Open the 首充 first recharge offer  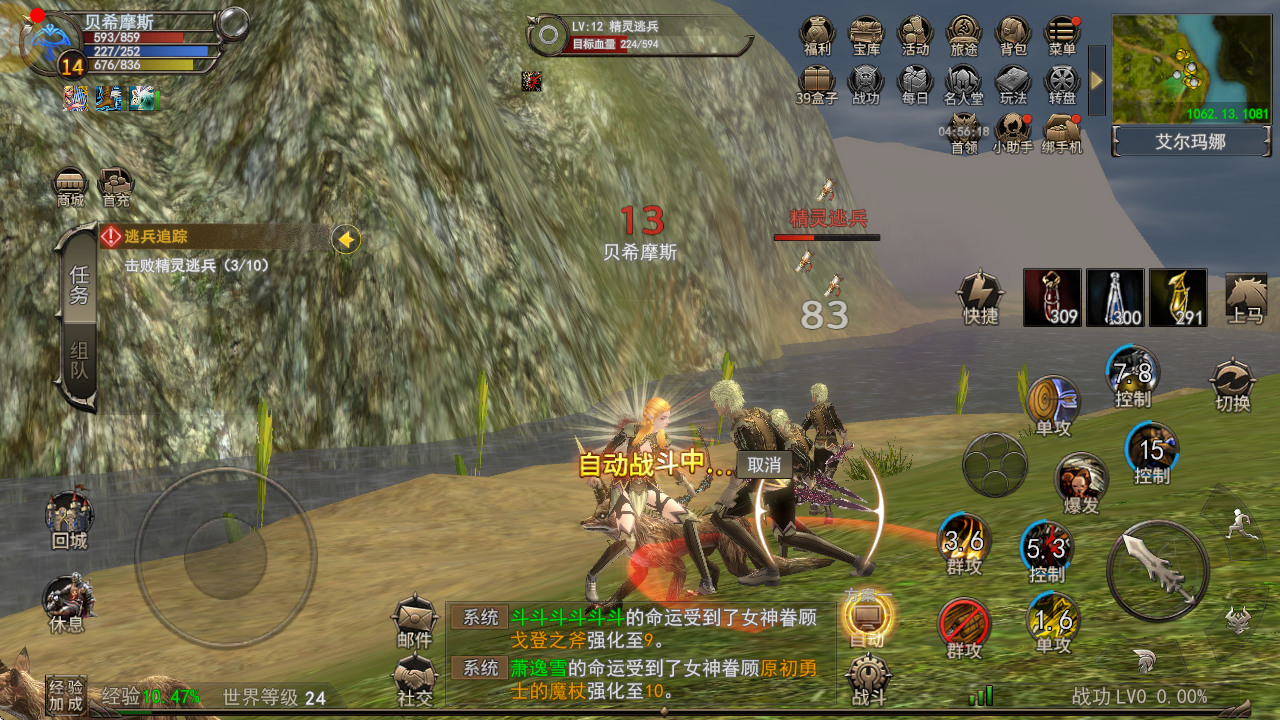coord(116,186)
